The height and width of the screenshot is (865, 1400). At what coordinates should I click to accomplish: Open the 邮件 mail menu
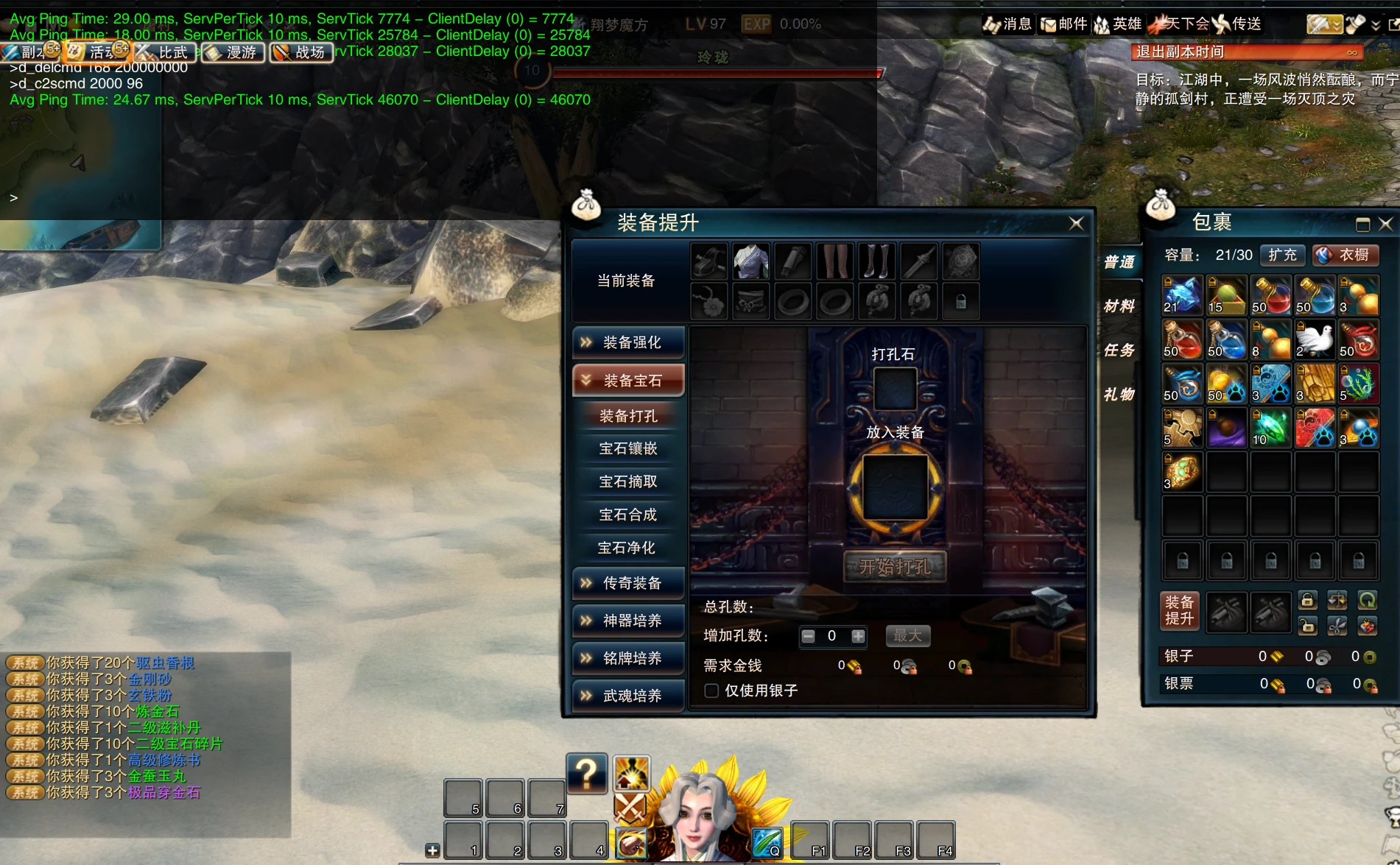[x=1063, y=24]
